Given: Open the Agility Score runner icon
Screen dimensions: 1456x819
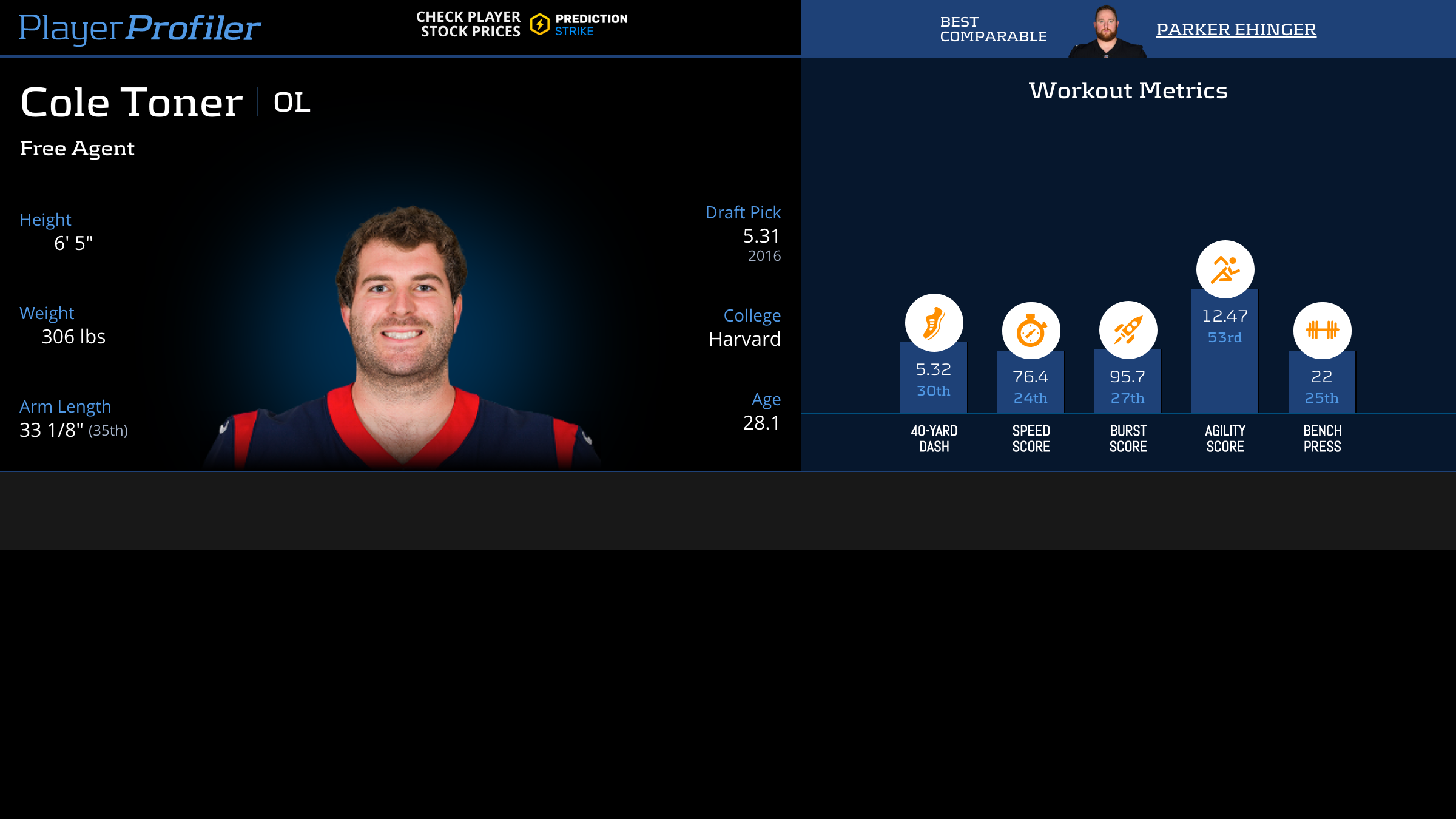Looking at the screenshot, I should point(1225,269).
